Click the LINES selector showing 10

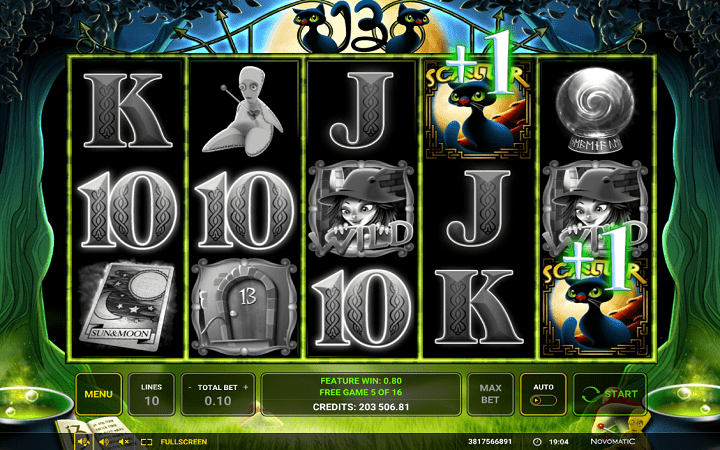(x=152, y=394)
